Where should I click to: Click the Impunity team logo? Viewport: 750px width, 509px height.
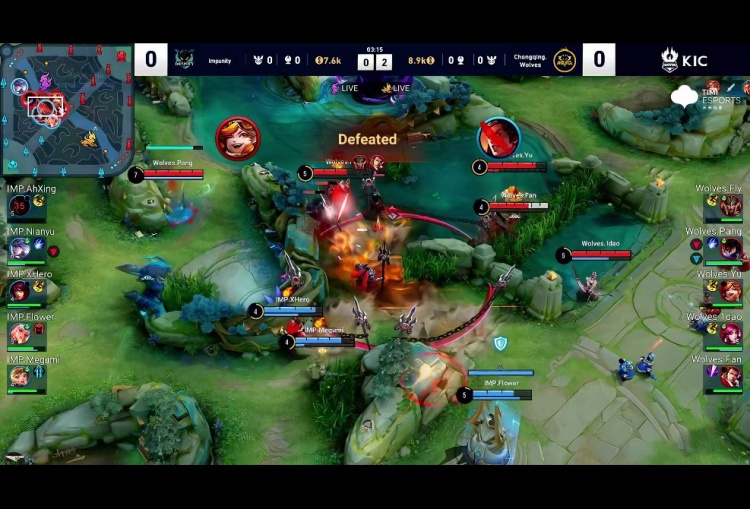184,60
